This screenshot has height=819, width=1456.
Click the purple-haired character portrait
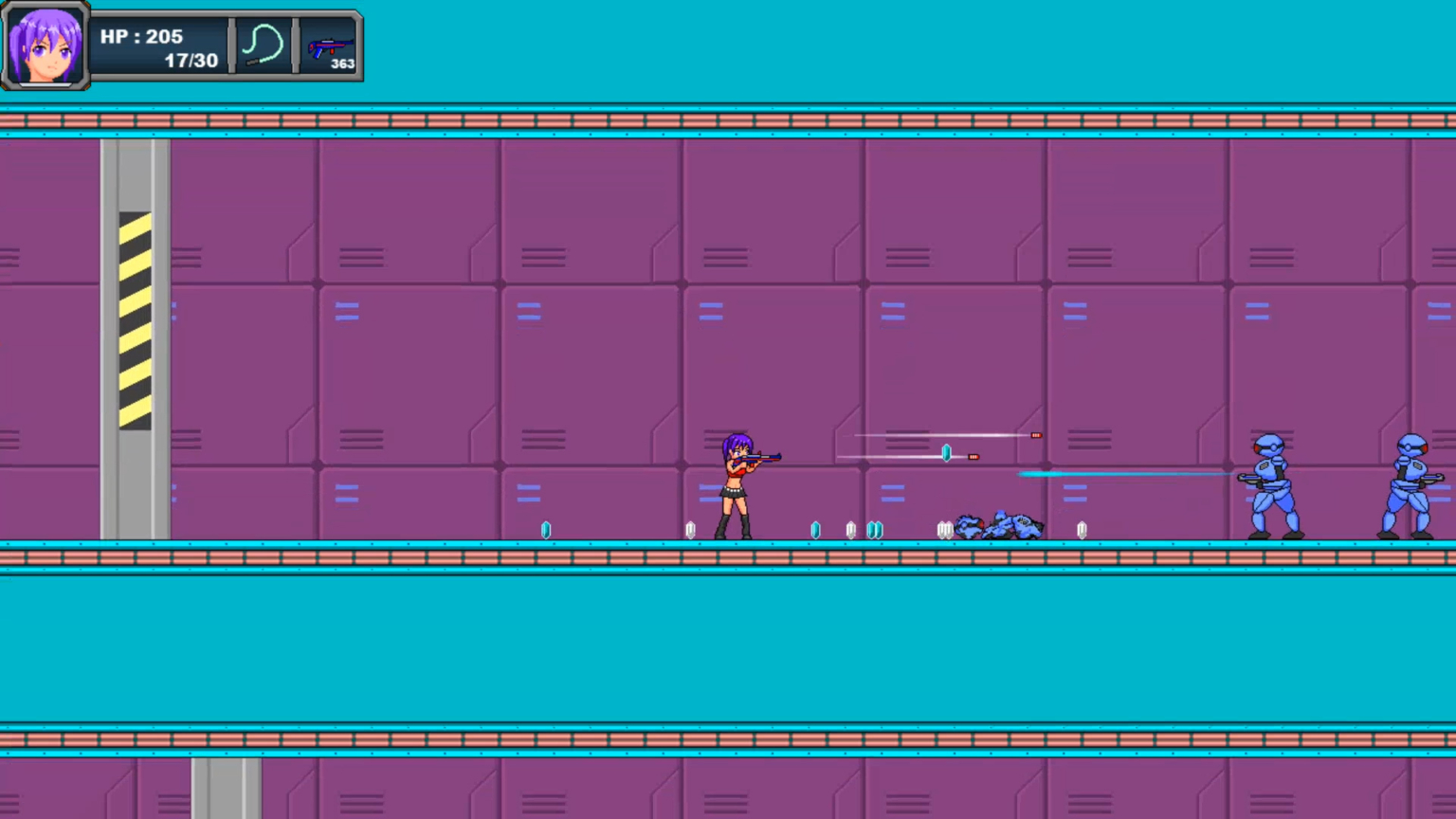pyautogui.click(x=46, y=45)
